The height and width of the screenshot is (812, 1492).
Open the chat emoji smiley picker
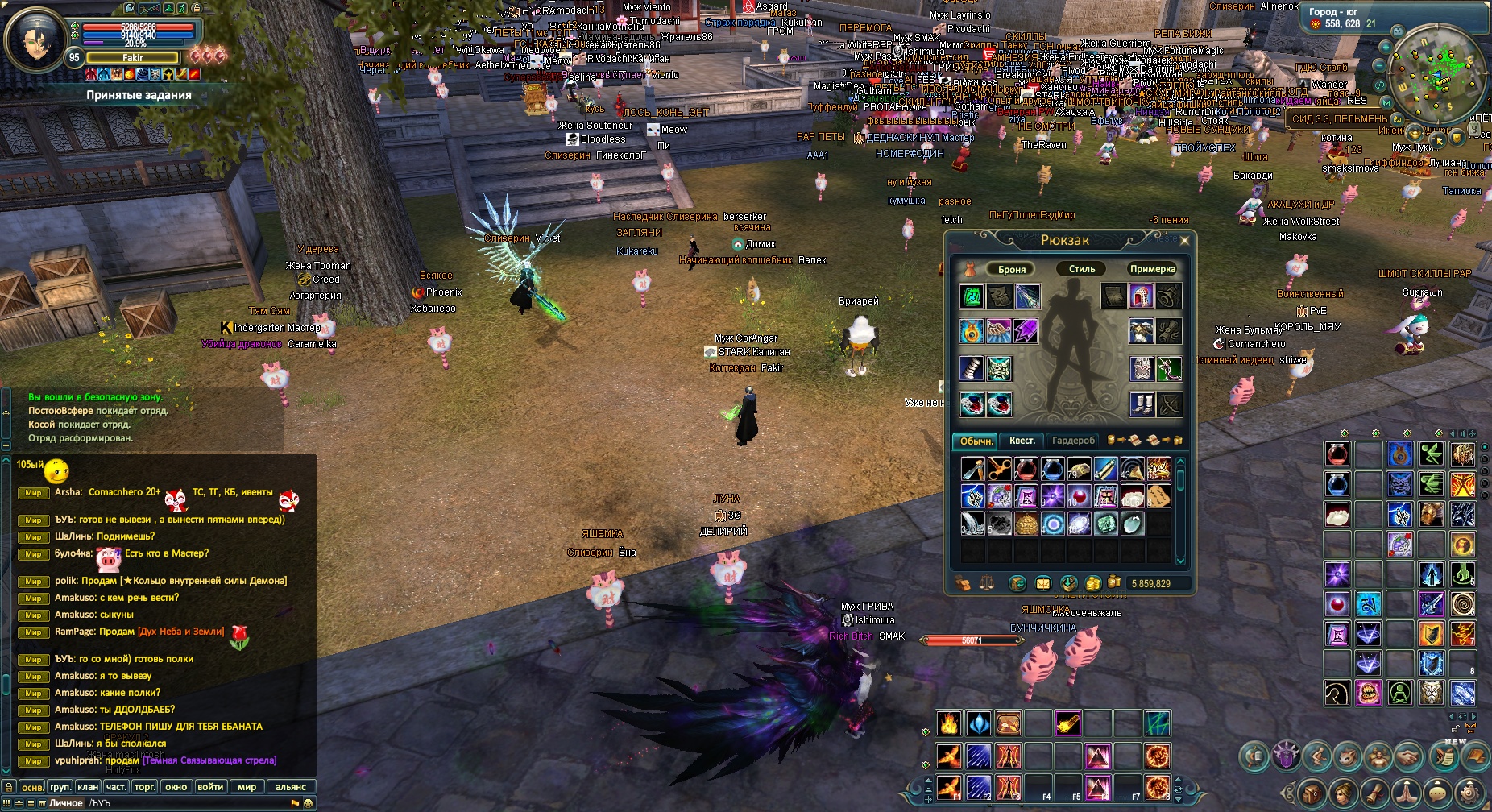[x=308, y=803]
